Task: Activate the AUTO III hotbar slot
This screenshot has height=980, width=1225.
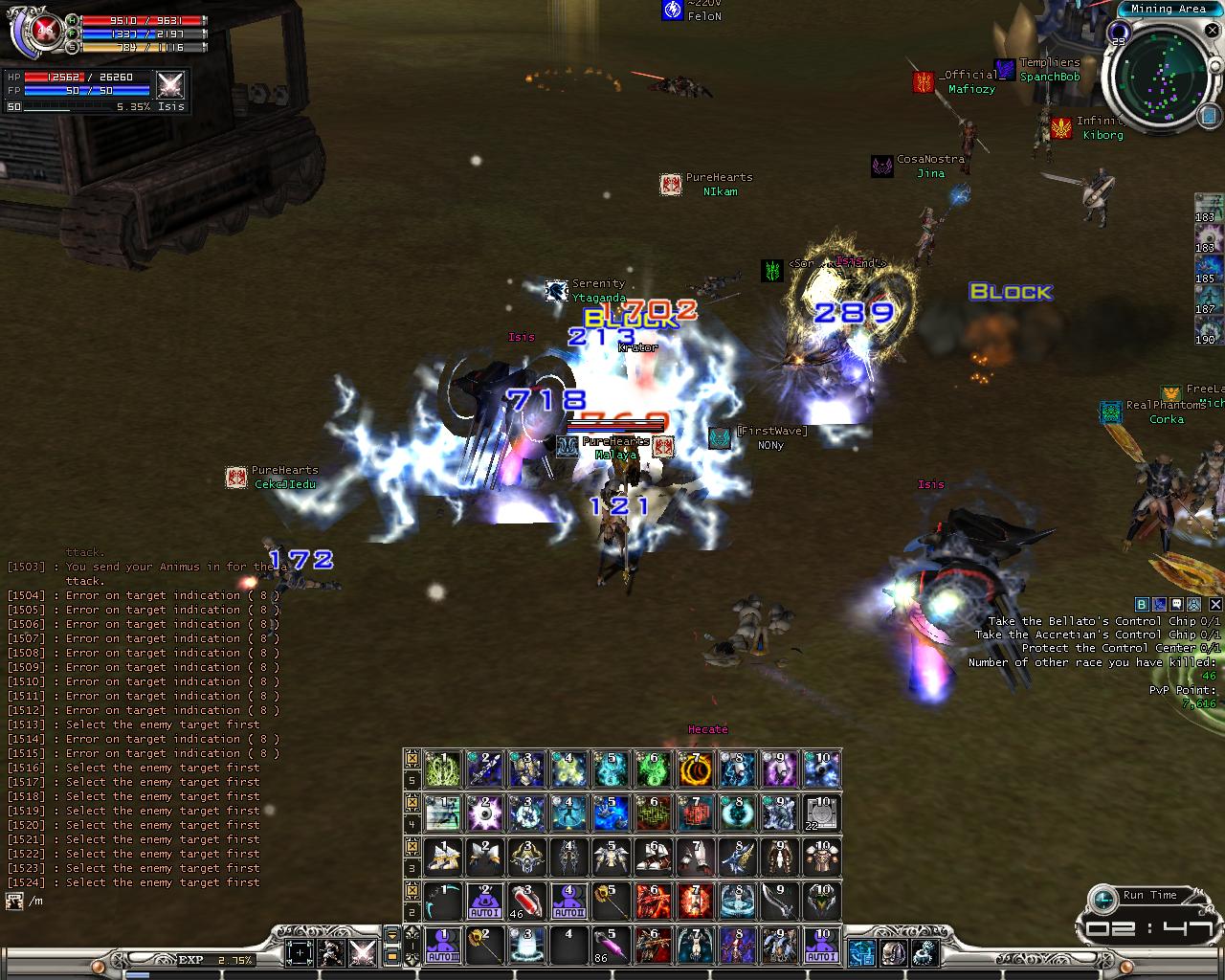Action: pyautogui.click(x=443, y=945)
